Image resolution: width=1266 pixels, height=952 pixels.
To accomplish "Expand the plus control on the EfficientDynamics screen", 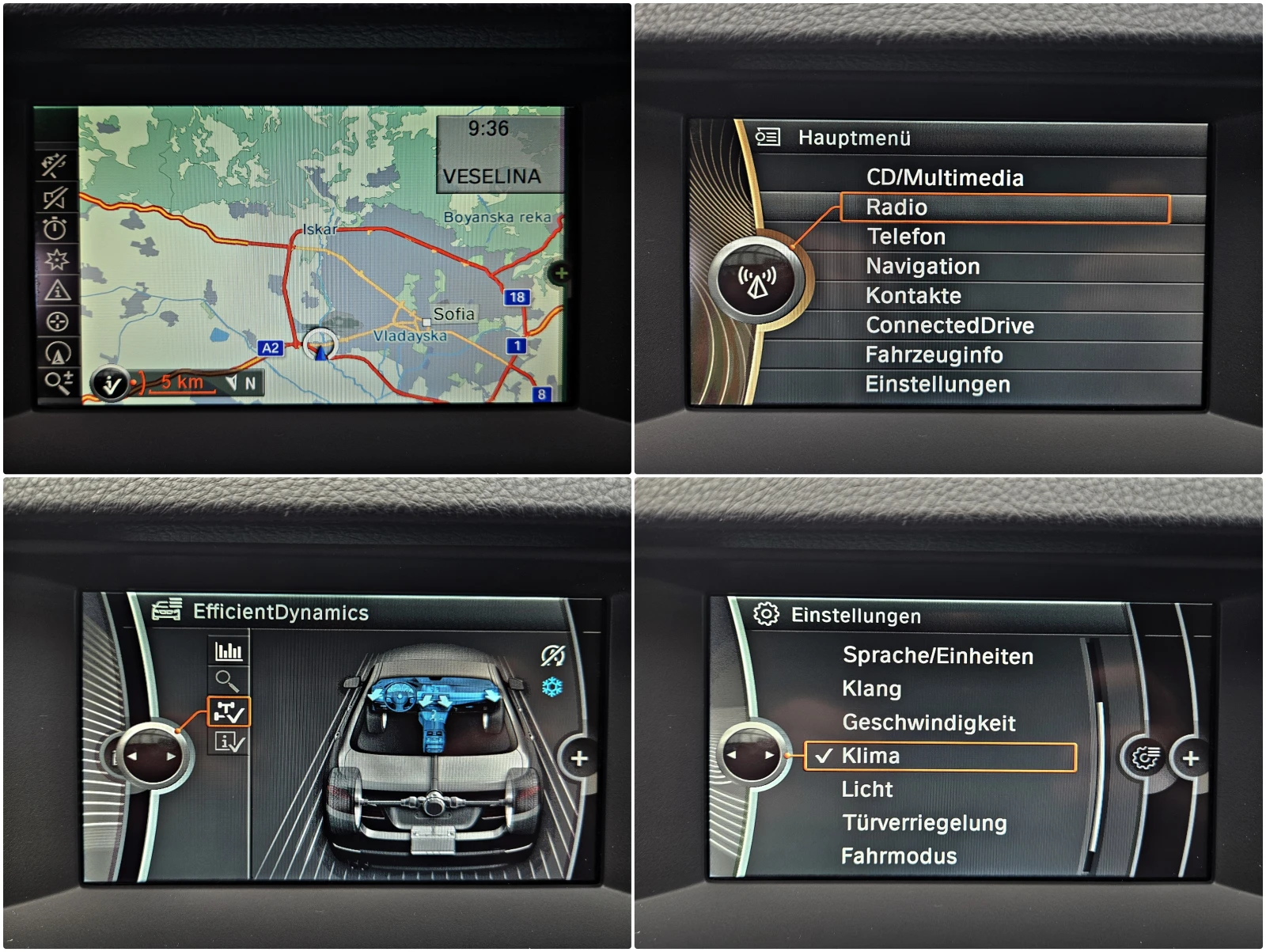I will pos(580,759).
